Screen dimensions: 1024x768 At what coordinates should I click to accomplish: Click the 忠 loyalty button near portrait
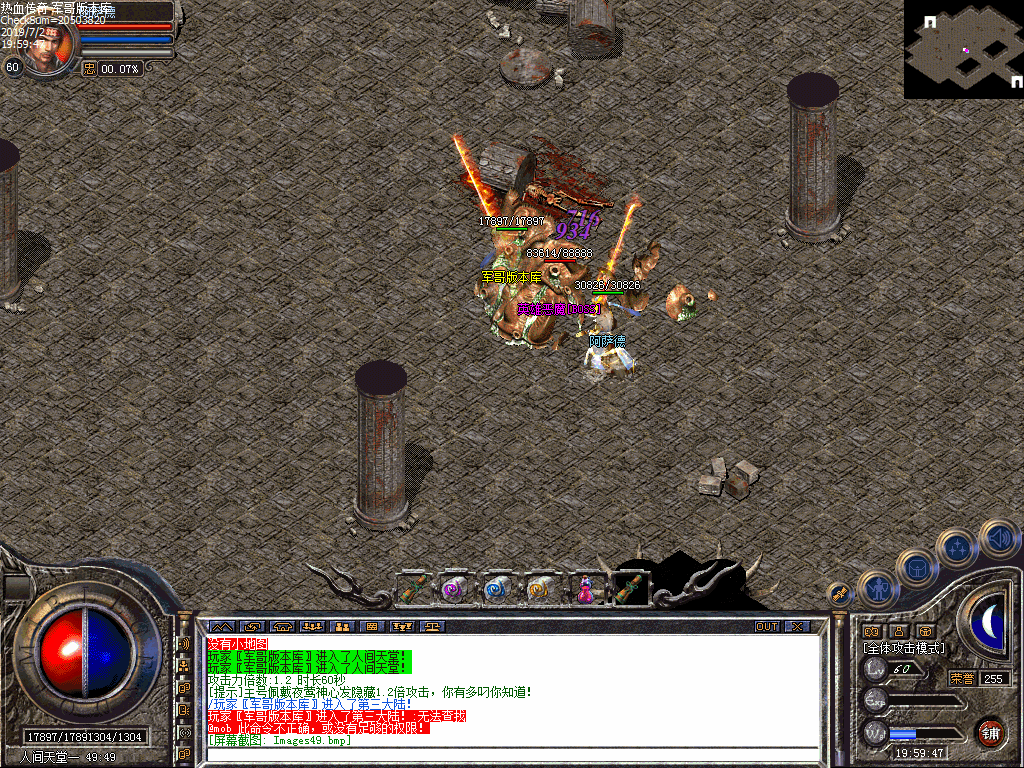point(89,68)
